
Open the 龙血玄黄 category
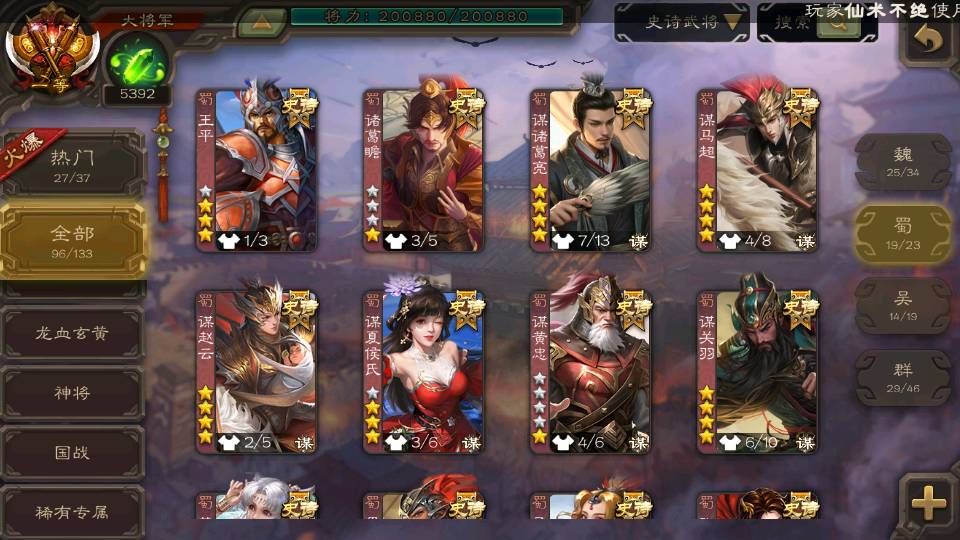pos(72,333)
